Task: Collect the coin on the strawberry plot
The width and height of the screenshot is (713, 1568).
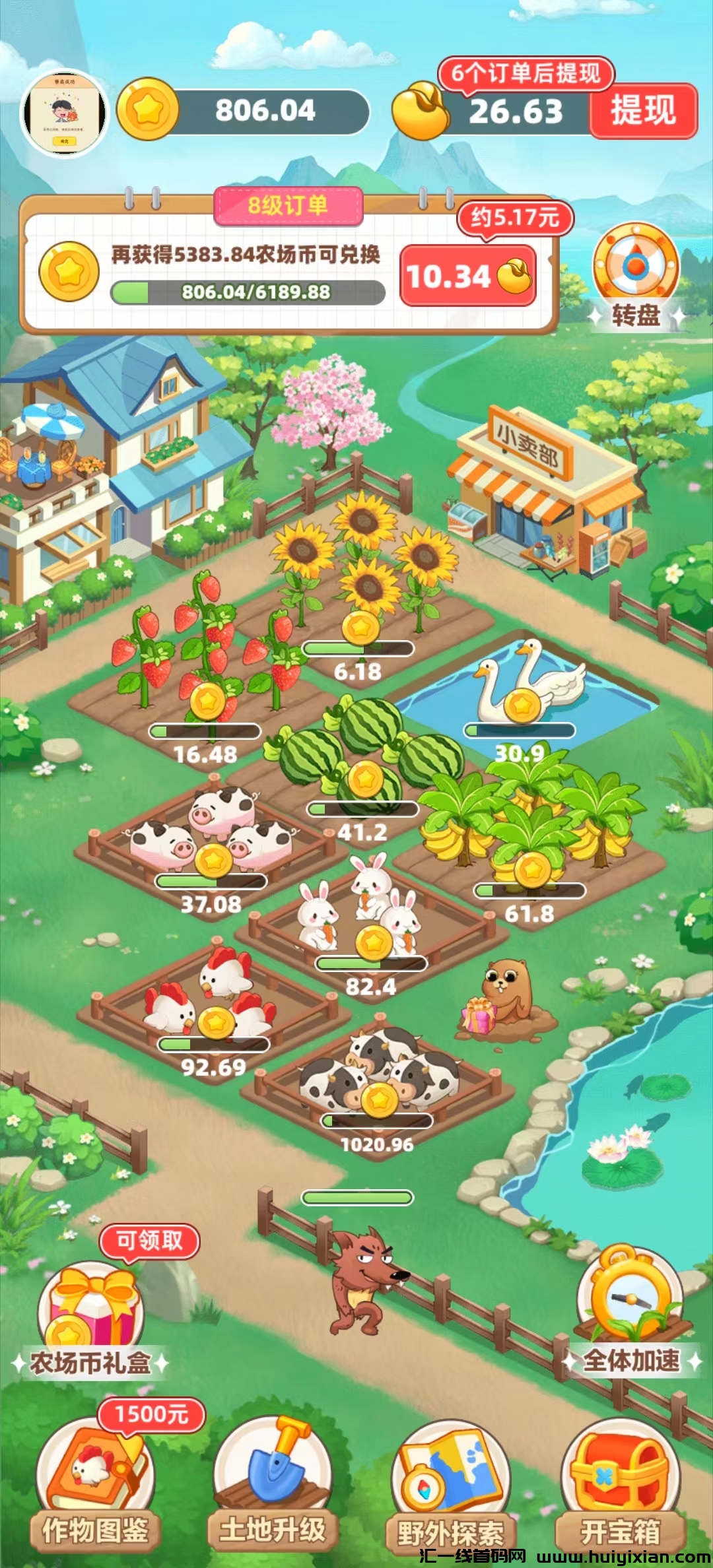Action: [x=208, y=701]
